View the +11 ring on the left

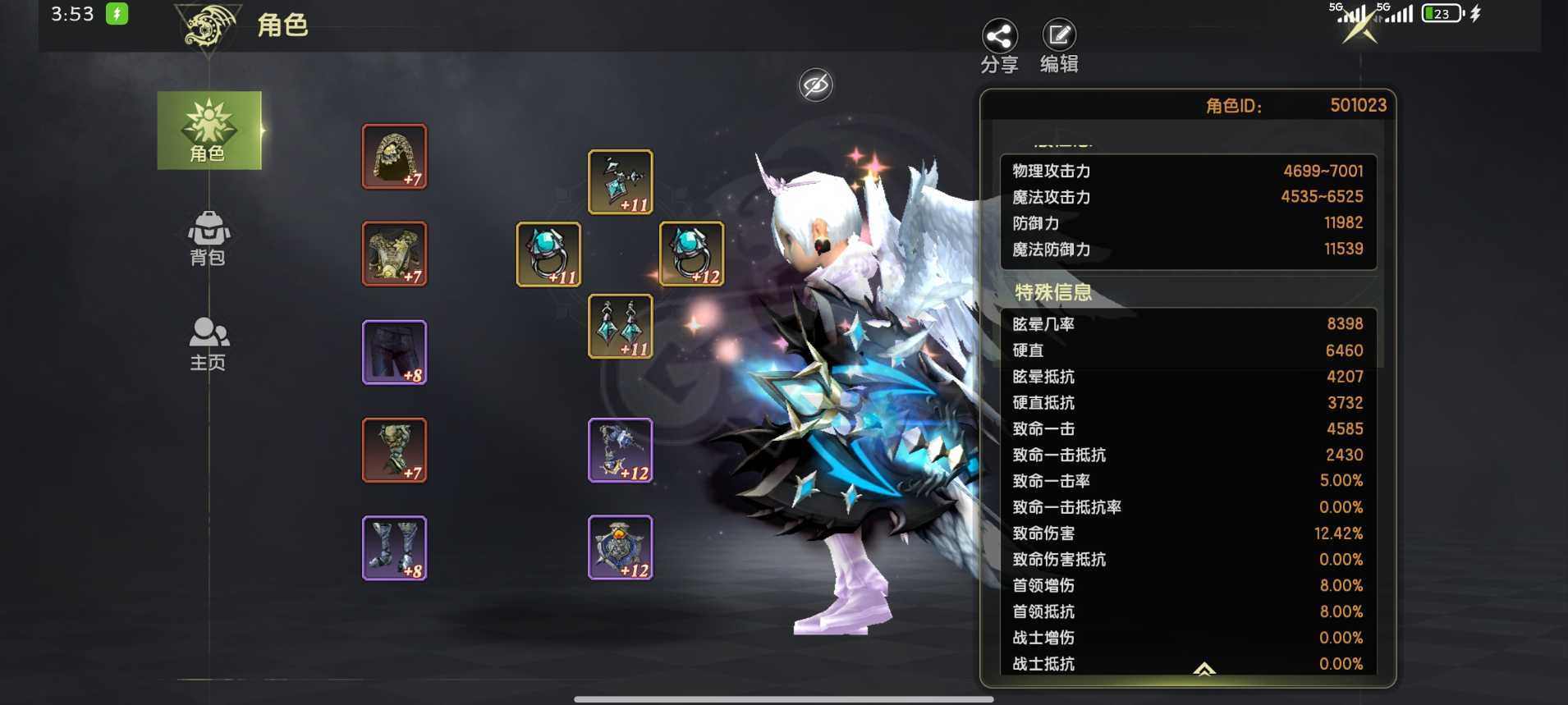(x=548, y=254)
